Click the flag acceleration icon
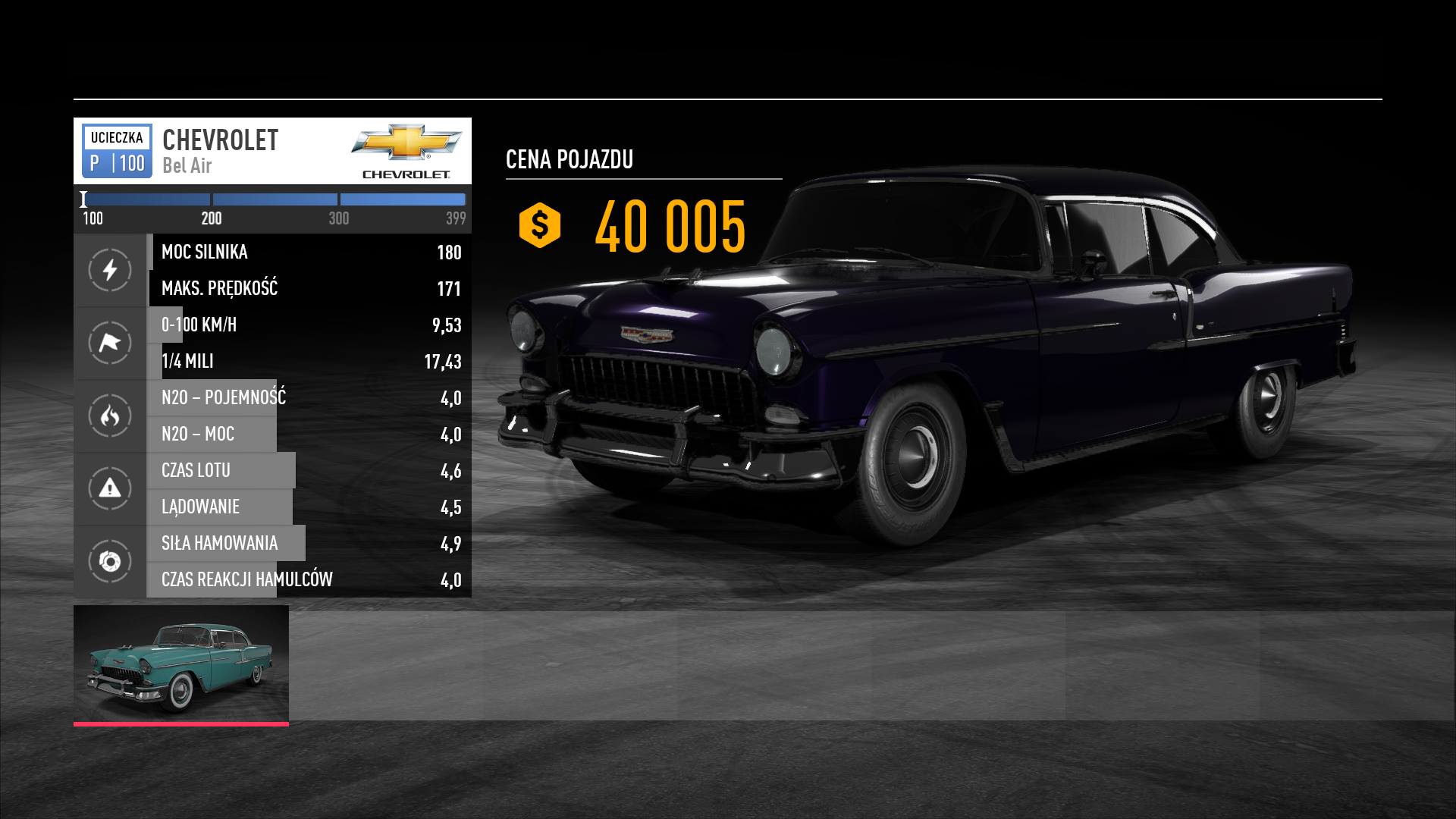Viewport: 1456px width, 819px height. point(110,343)
